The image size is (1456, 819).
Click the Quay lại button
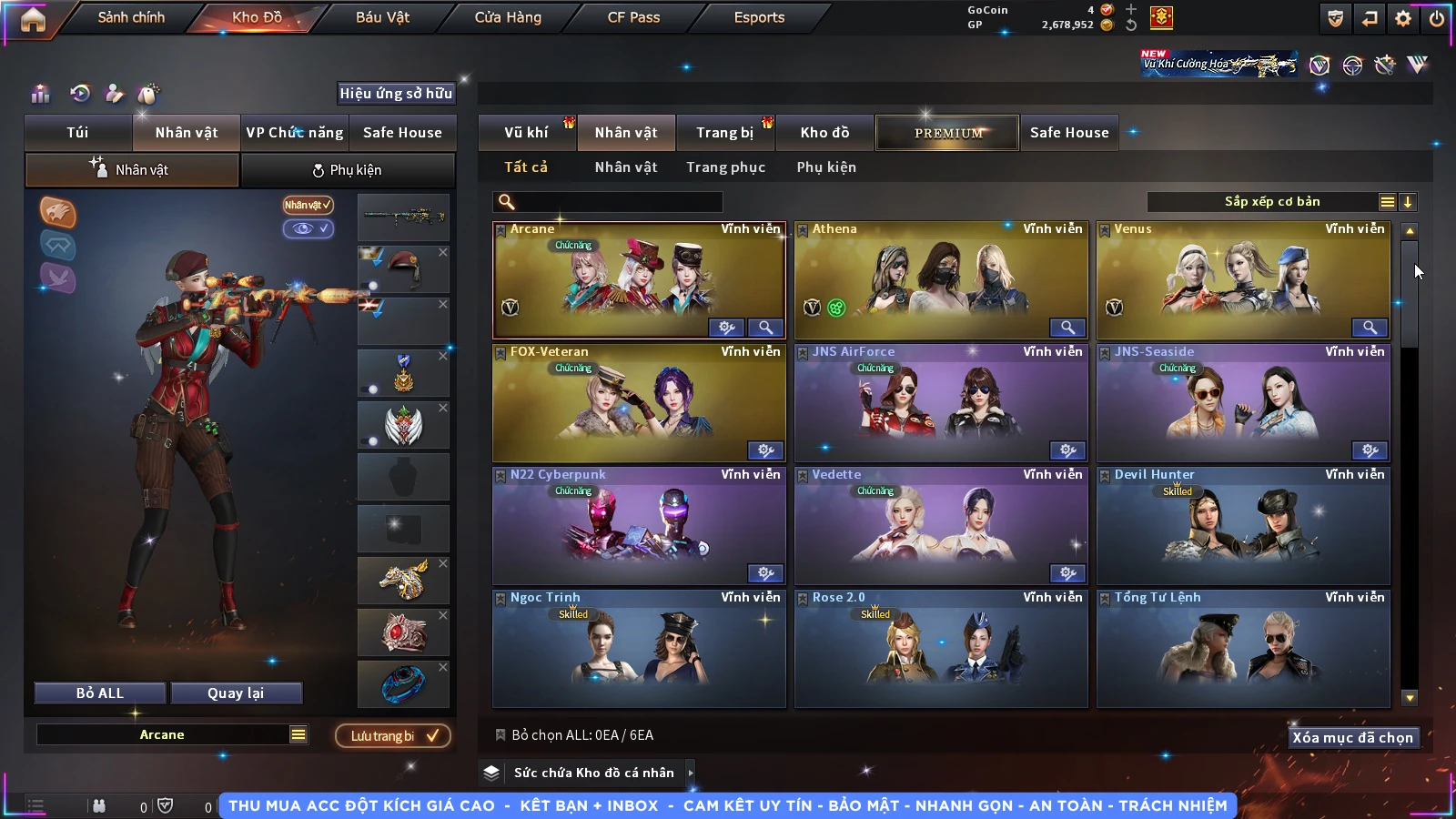pos(236,693)
